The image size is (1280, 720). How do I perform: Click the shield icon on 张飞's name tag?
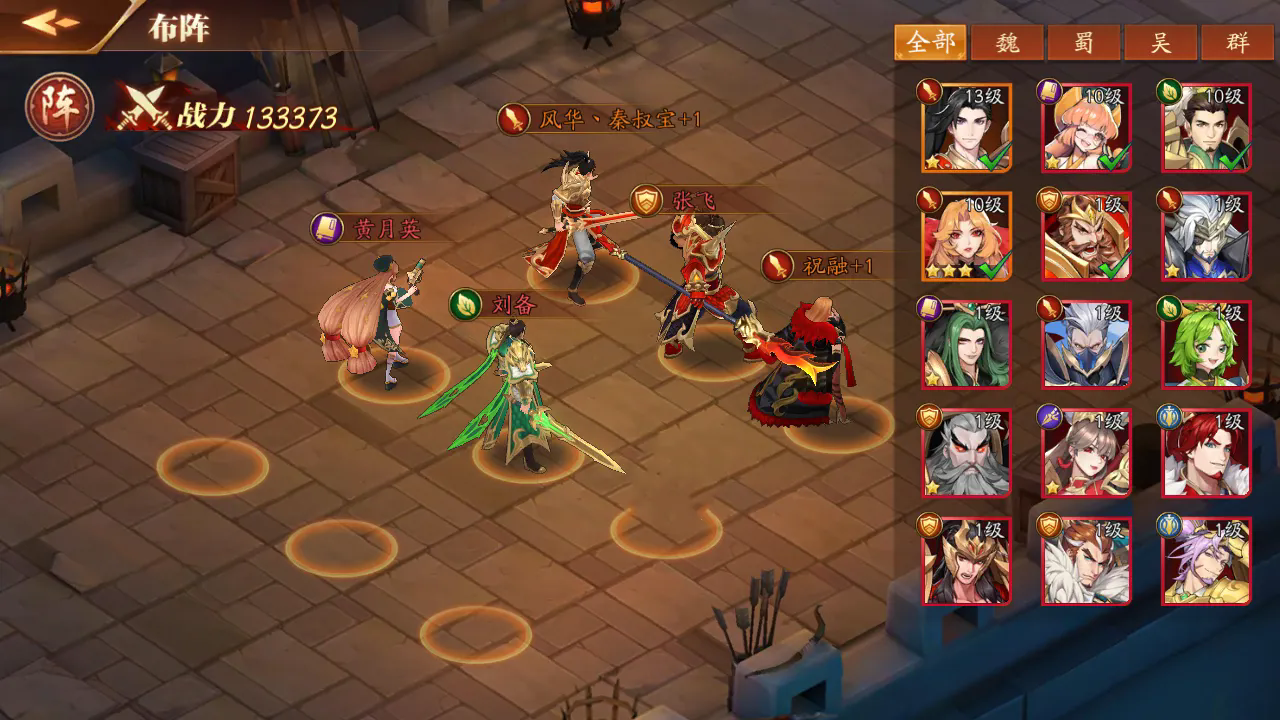tap(644, 199)
